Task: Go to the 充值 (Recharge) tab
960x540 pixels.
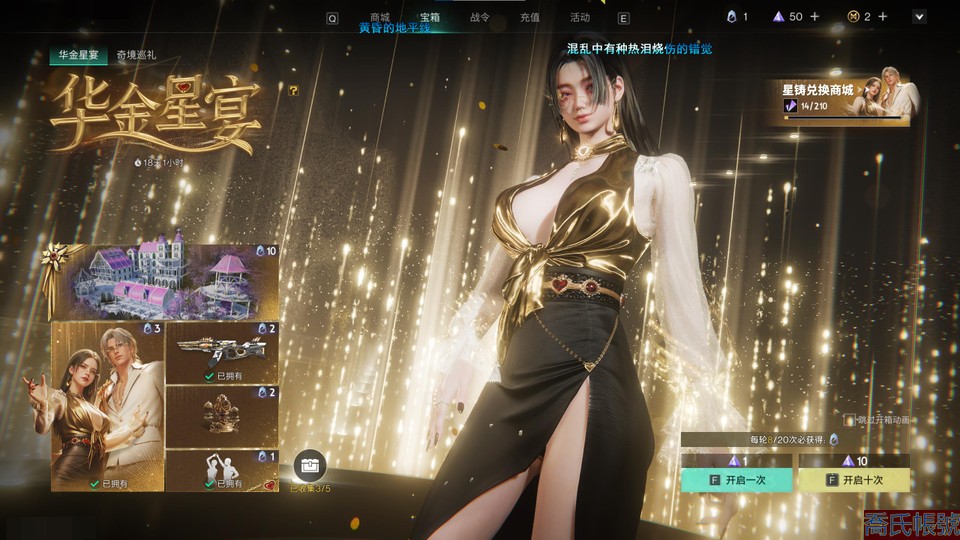Action: click(530, 17)
